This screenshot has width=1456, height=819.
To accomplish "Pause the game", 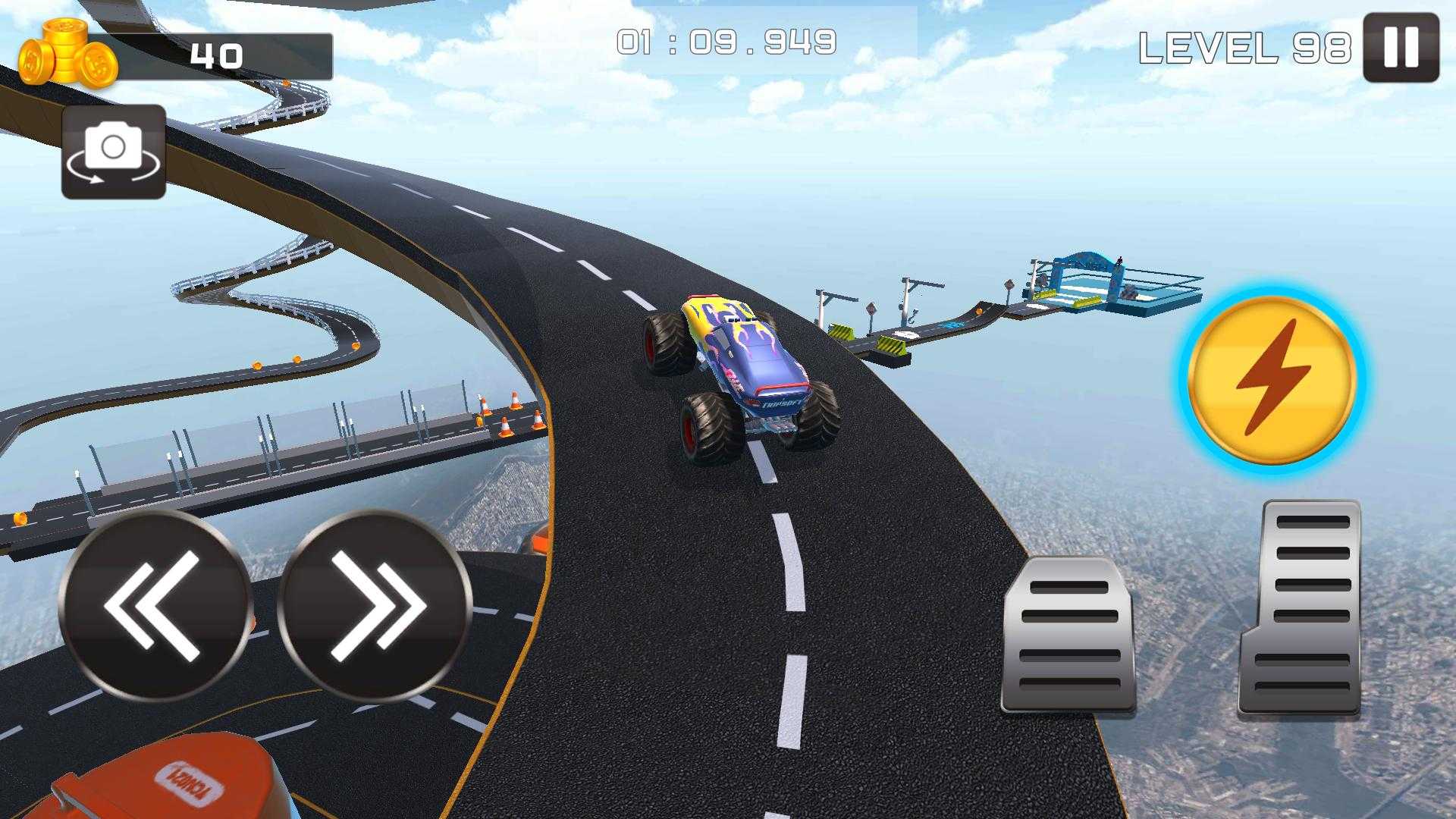I will 1401,48.
